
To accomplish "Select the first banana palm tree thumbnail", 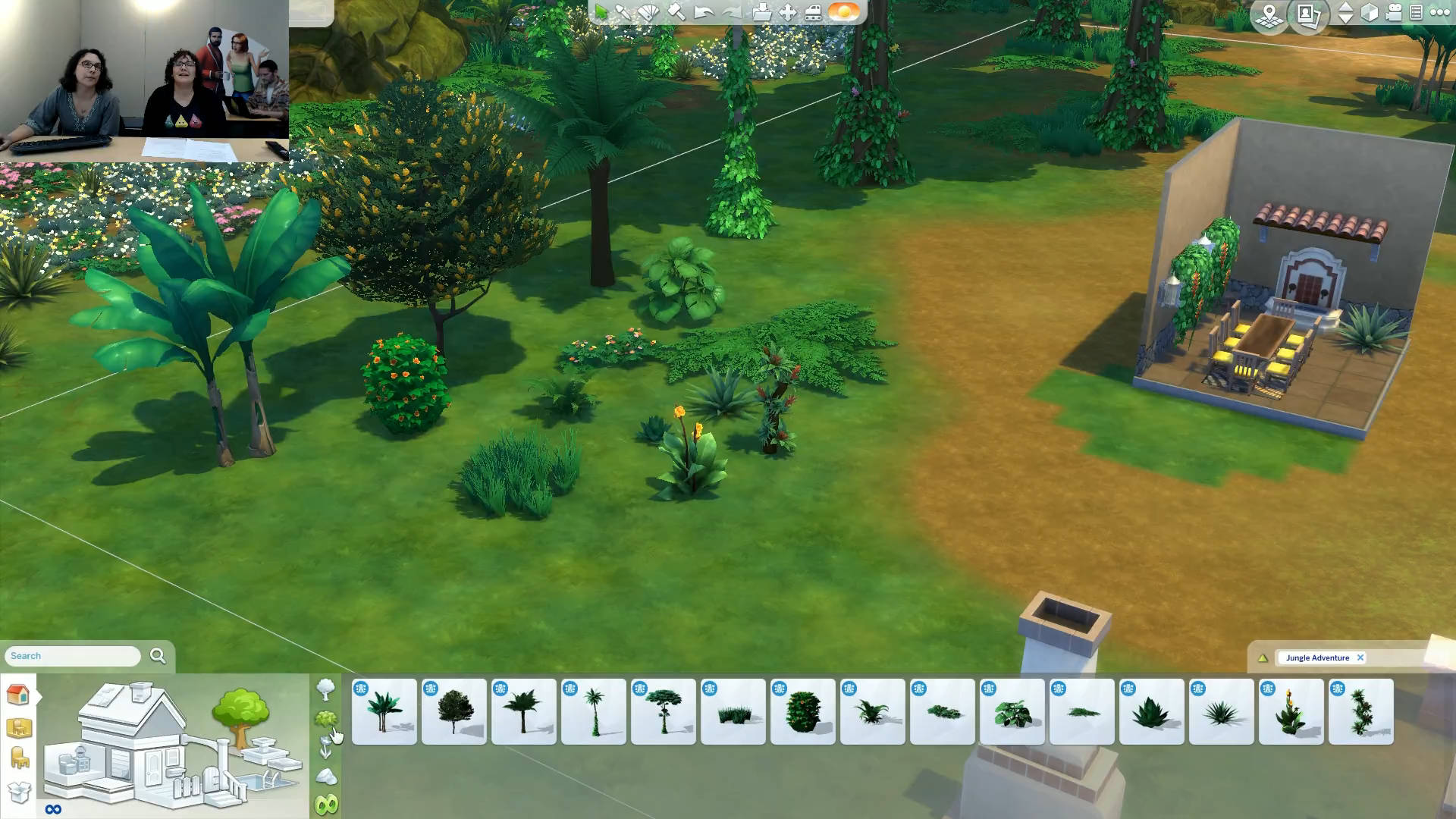I will point(384,711).
